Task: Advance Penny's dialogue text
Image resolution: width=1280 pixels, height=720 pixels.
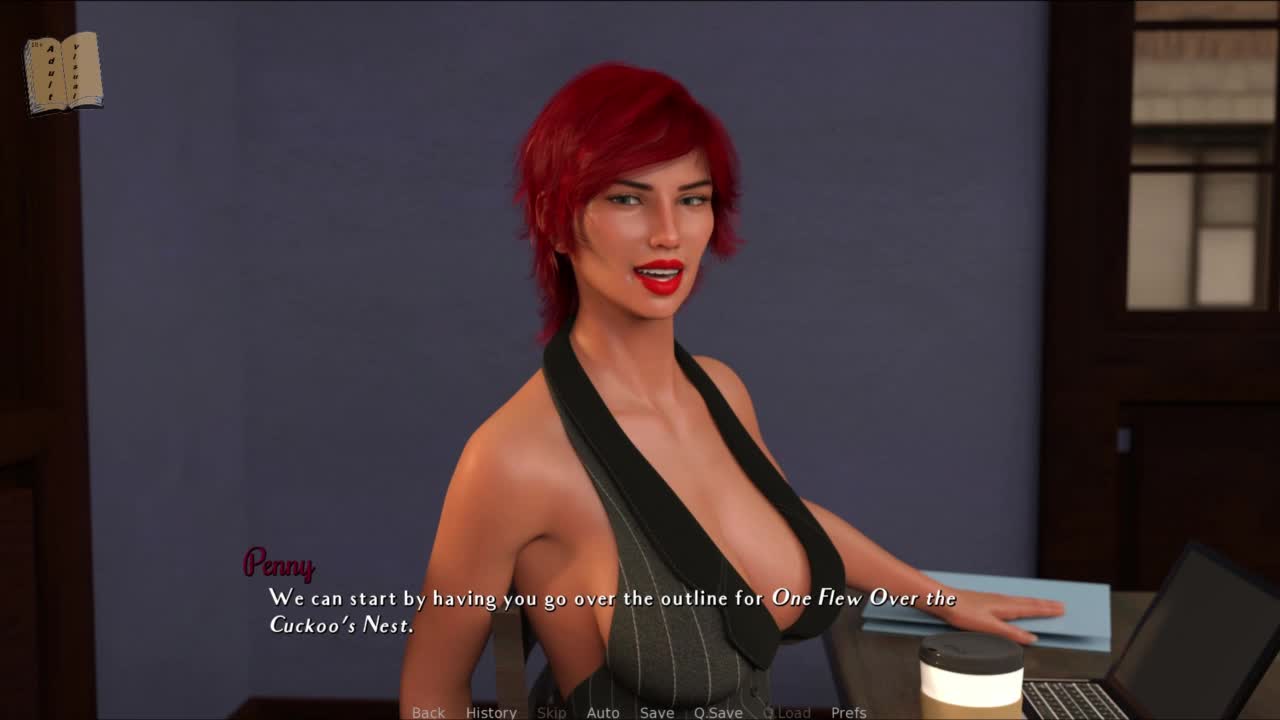Action: pos(612,611)
